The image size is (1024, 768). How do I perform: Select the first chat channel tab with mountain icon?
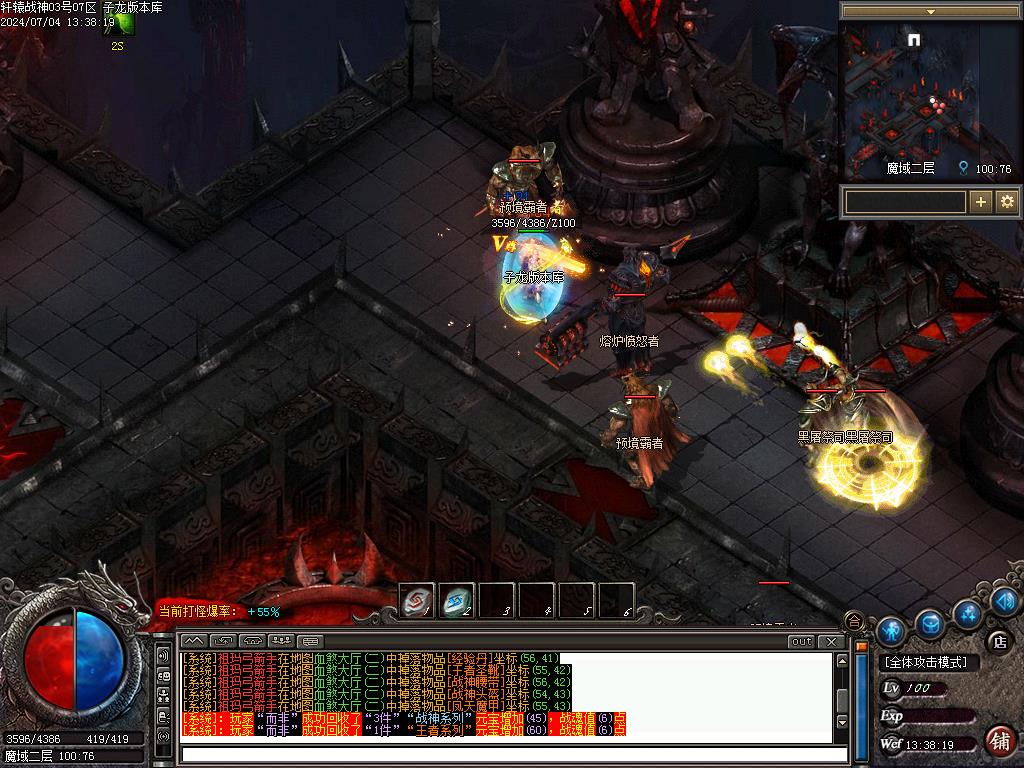pyautogui.click(x=194, y=640)
